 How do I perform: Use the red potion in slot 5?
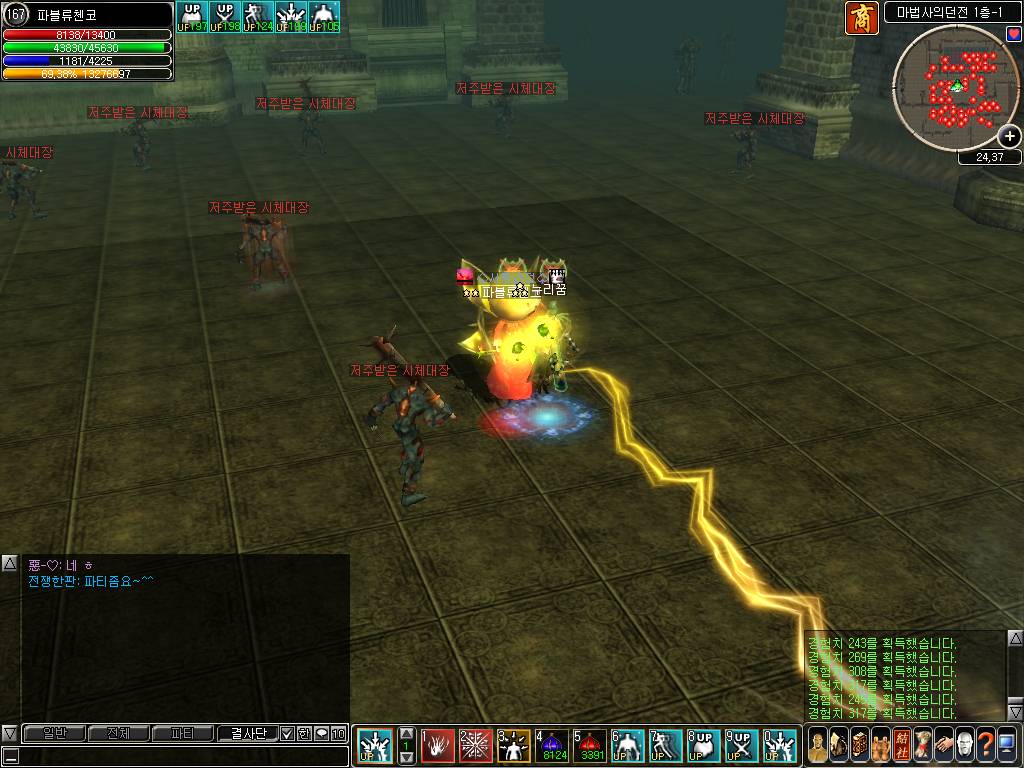590,745
